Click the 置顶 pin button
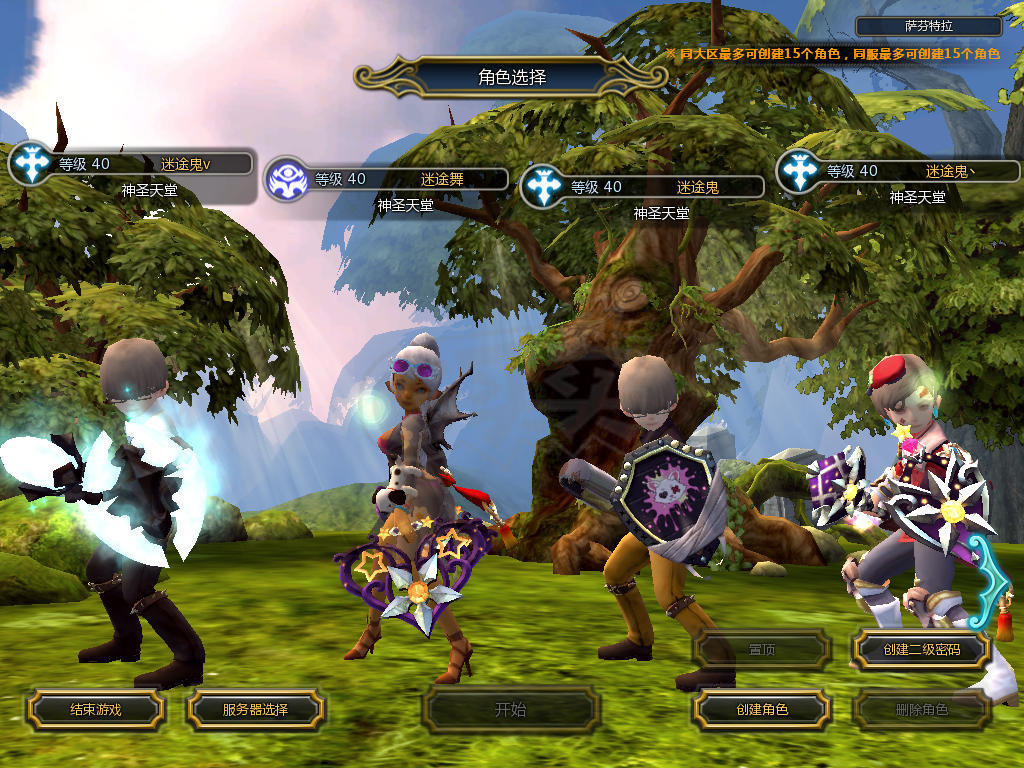The image size is (1024, 768). tap(762, 650)
